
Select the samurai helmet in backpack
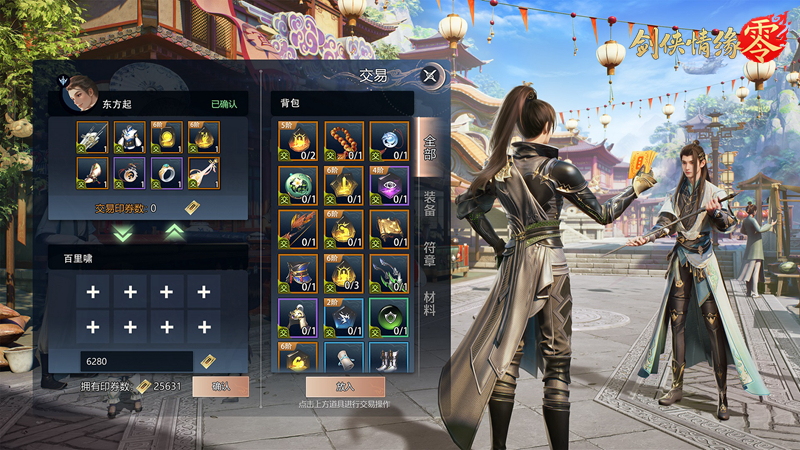298,273
